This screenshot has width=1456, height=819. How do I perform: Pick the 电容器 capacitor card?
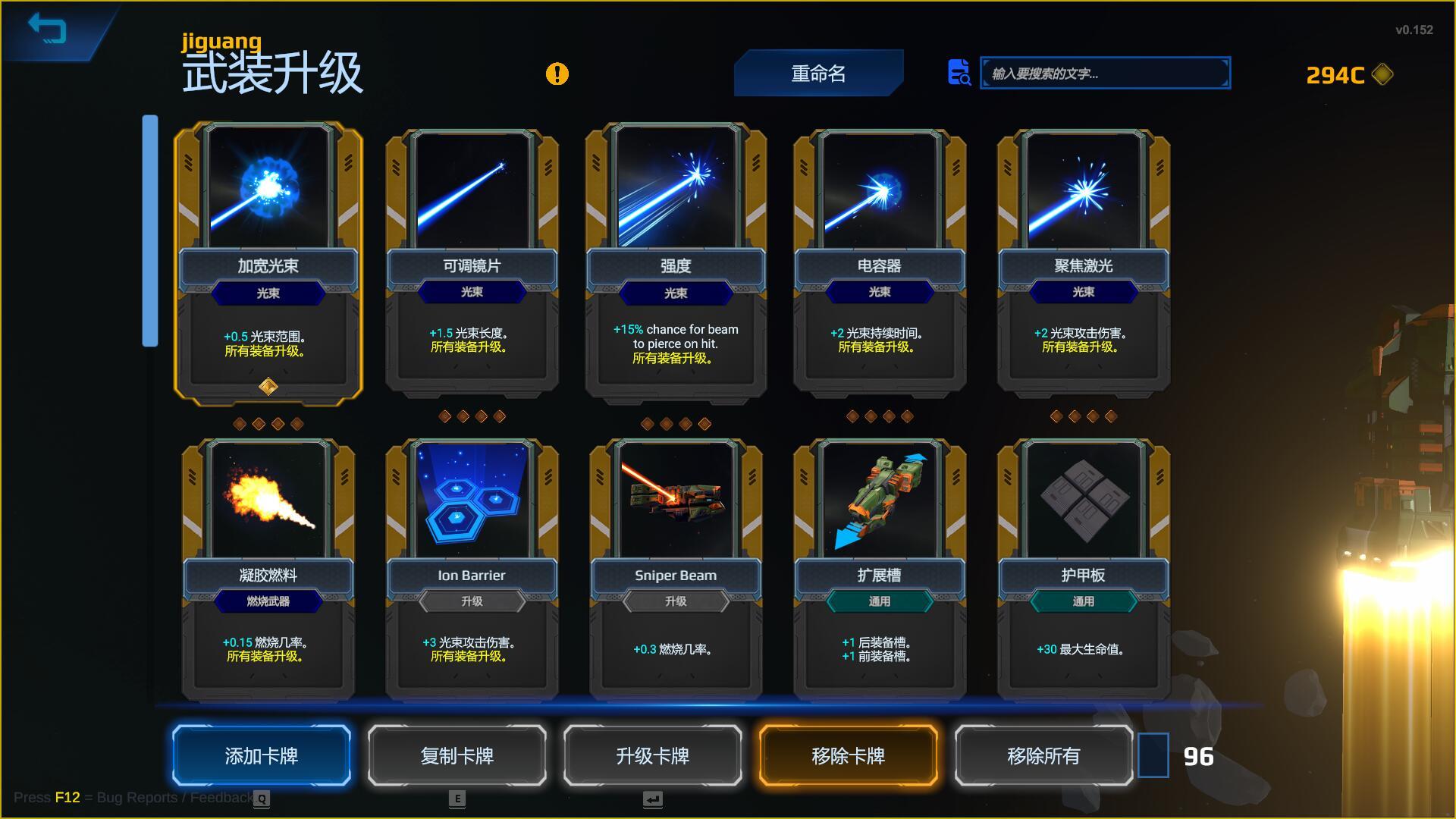click(x=879, y=262)
